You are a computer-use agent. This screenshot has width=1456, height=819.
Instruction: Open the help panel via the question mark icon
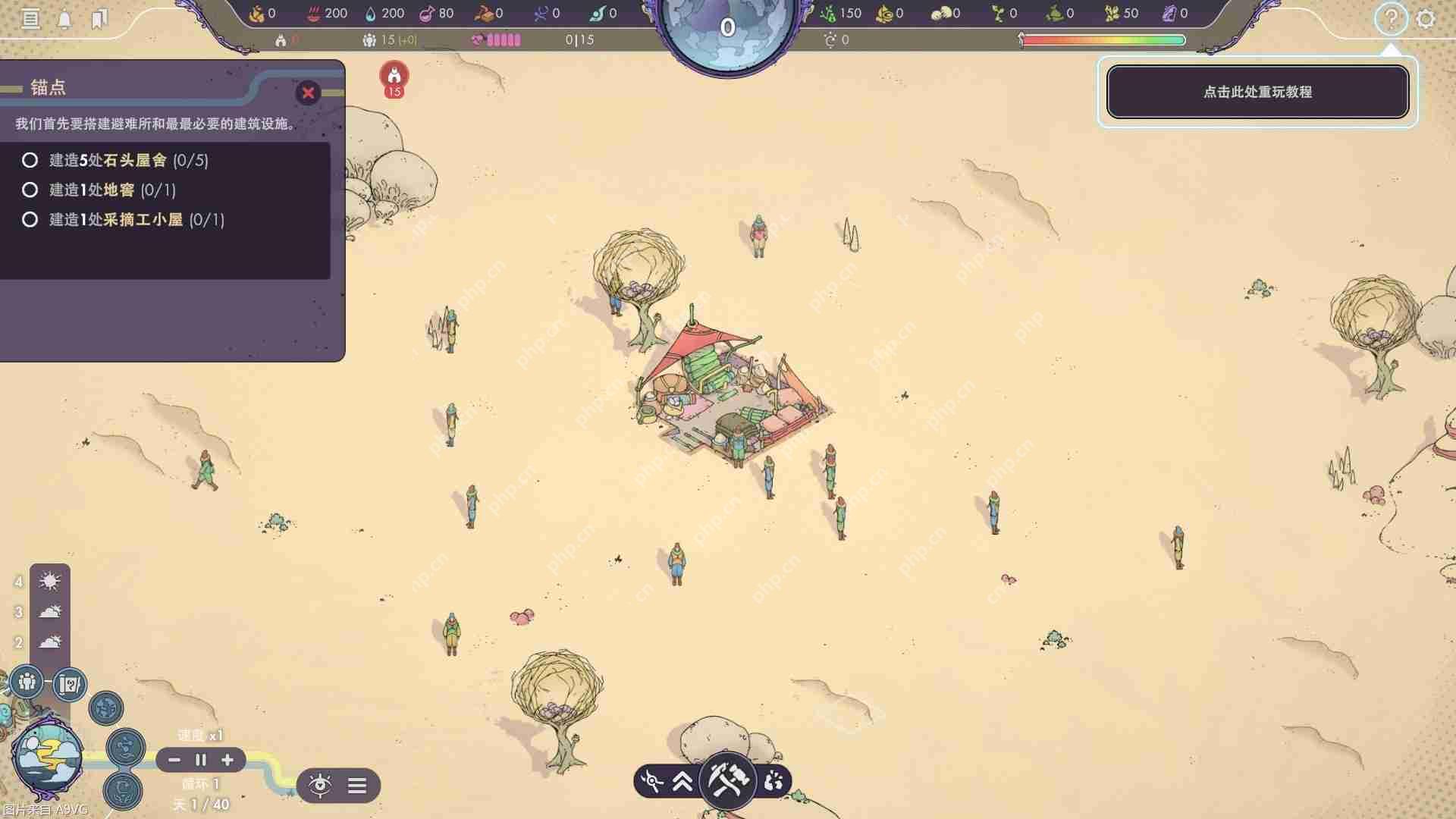click(1392, 19)
